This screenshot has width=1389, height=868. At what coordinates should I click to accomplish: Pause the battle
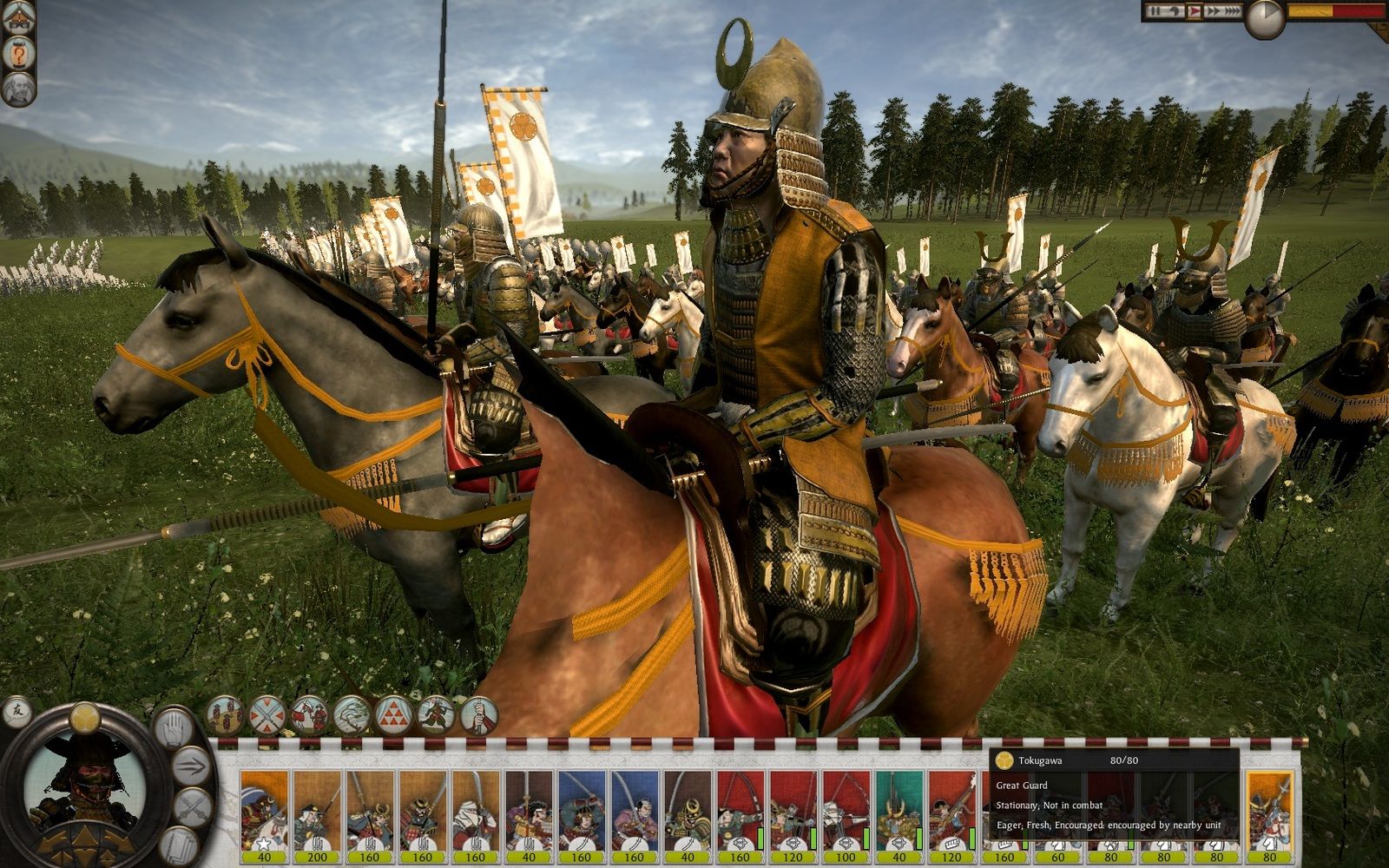click(x=1155, y=11)
